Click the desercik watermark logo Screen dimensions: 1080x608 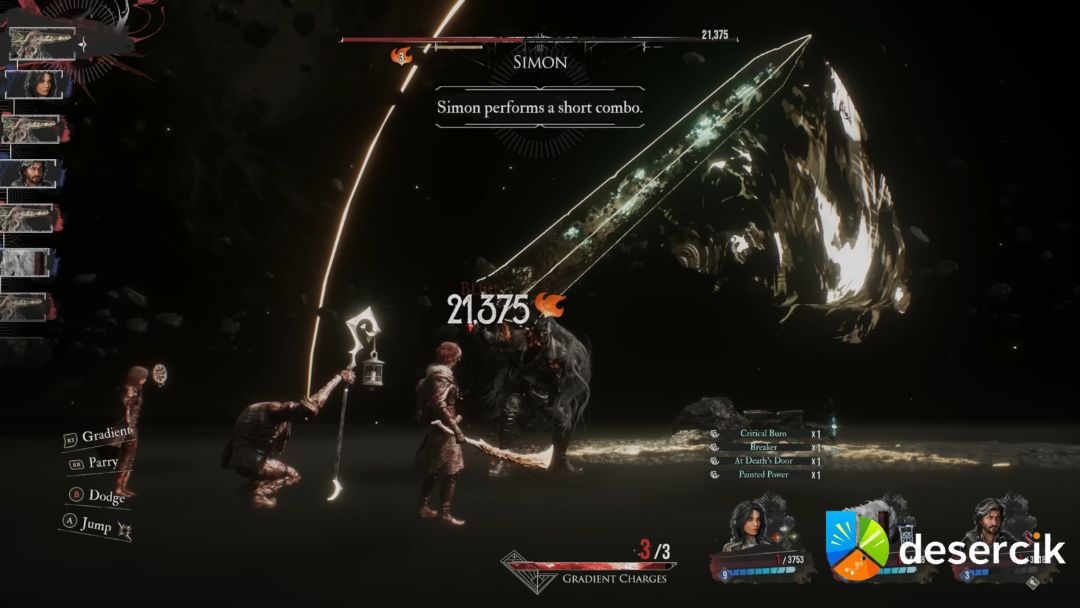945,548
